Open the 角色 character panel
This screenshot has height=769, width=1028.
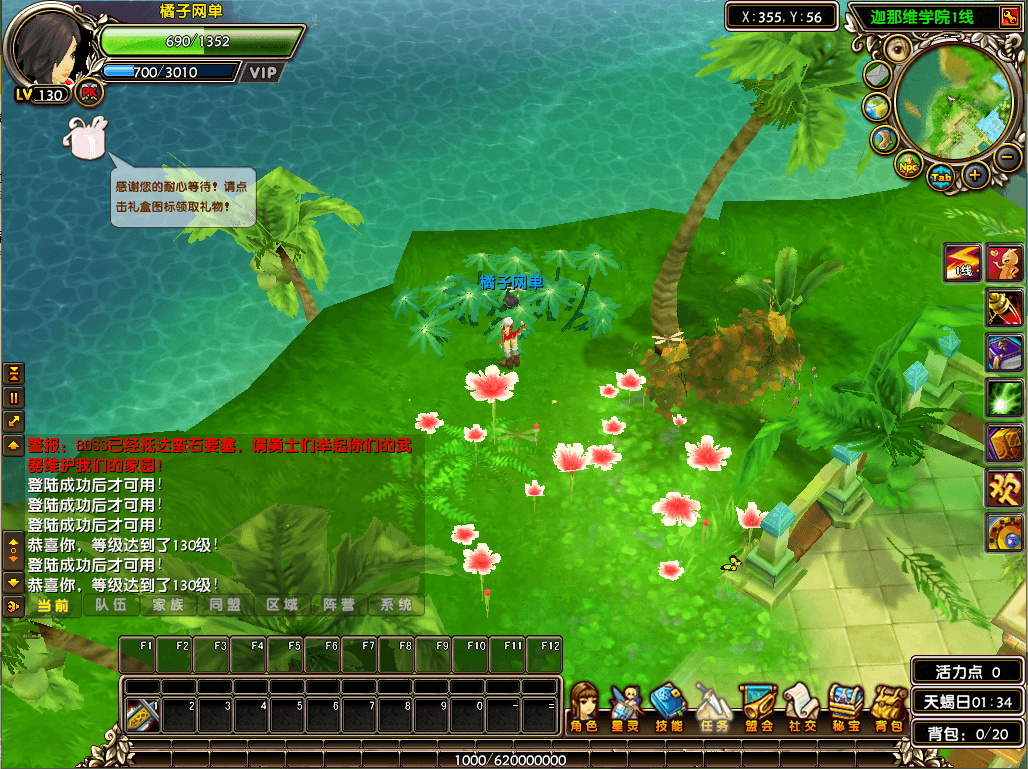(584, 707)
